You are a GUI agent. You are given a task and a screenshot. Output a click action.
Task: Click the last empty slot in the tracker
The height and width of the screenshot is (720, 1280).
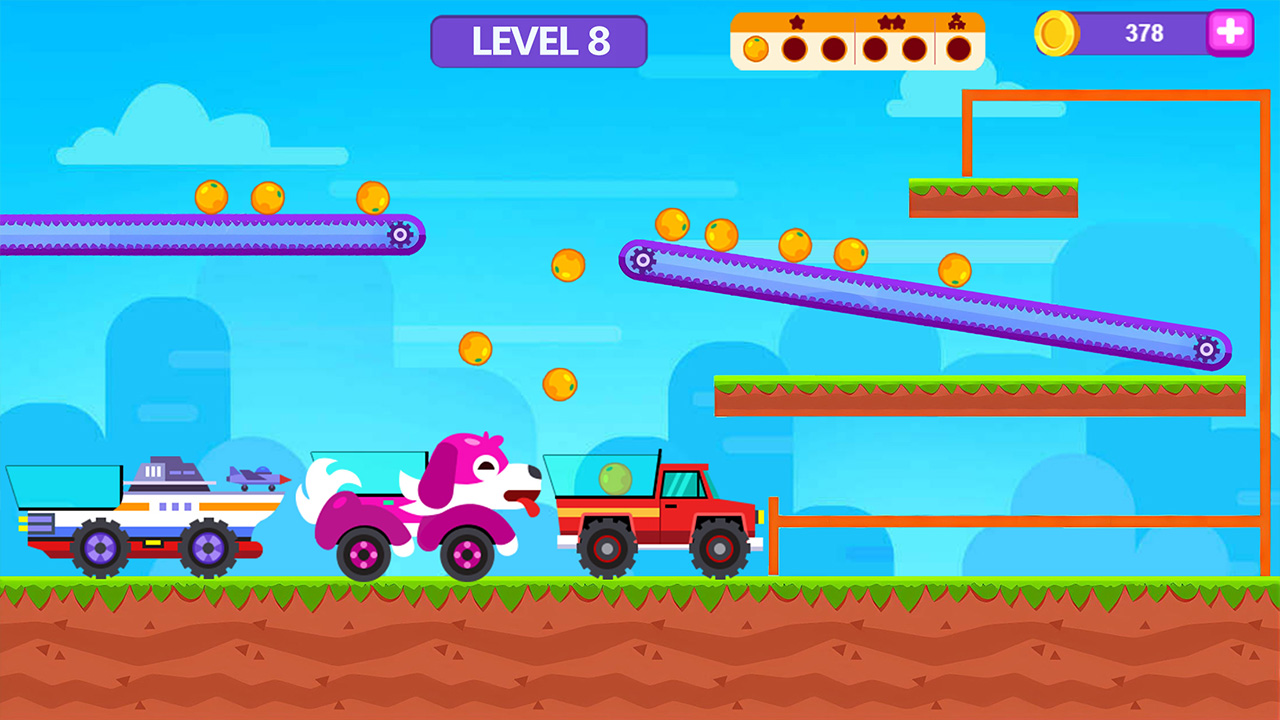coord(957,47)
